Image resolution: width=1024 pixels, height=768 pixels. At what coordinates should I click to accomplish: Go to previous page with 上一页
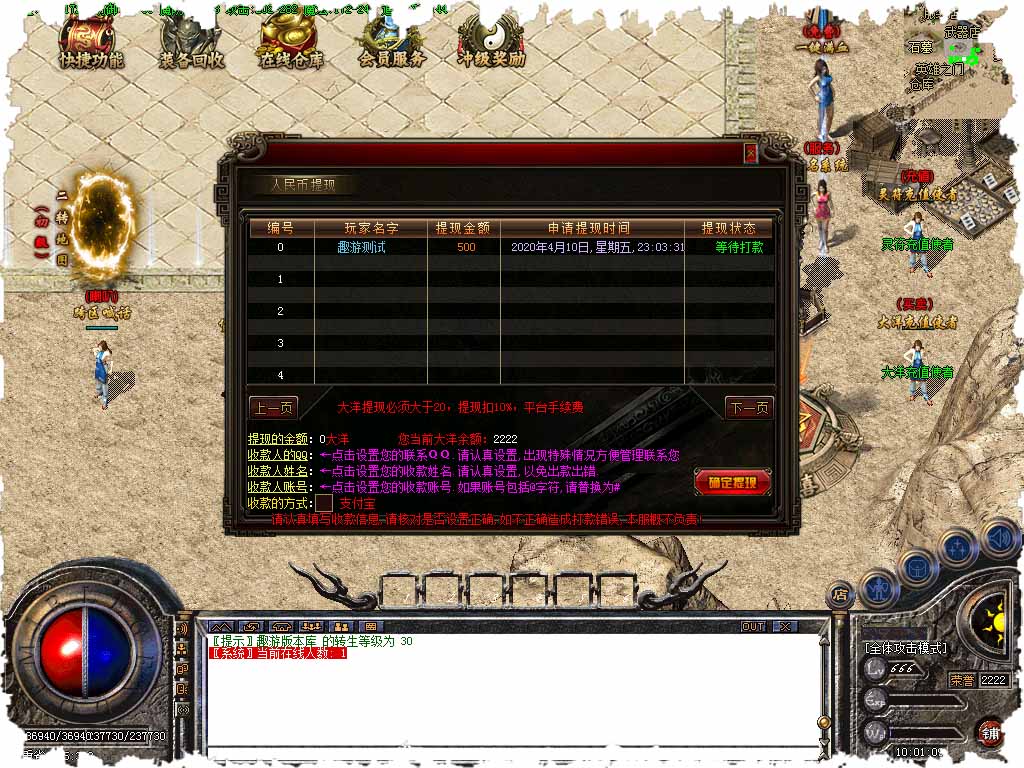point(273,408)
